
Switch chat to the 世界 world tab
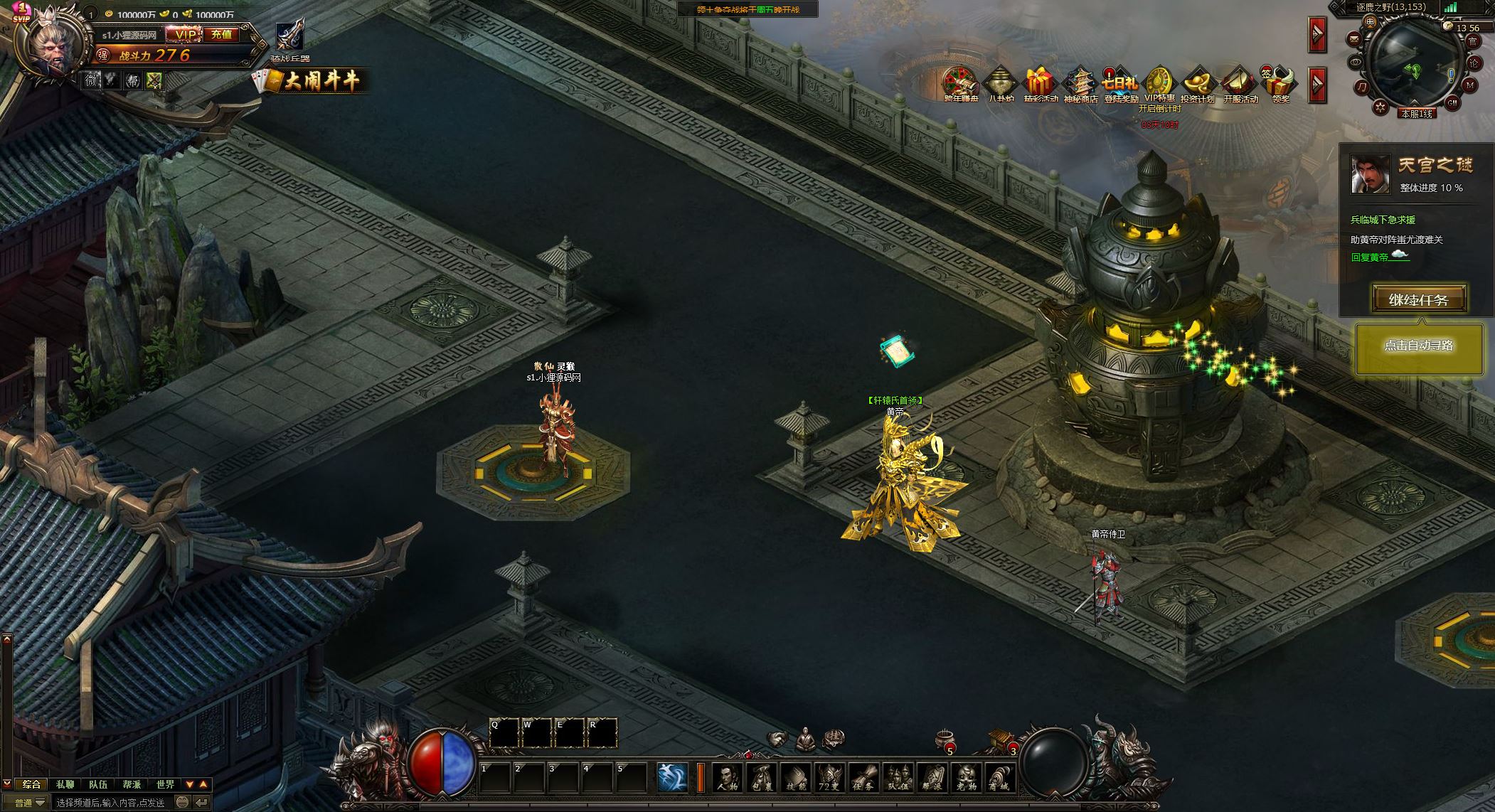(165, 784)
